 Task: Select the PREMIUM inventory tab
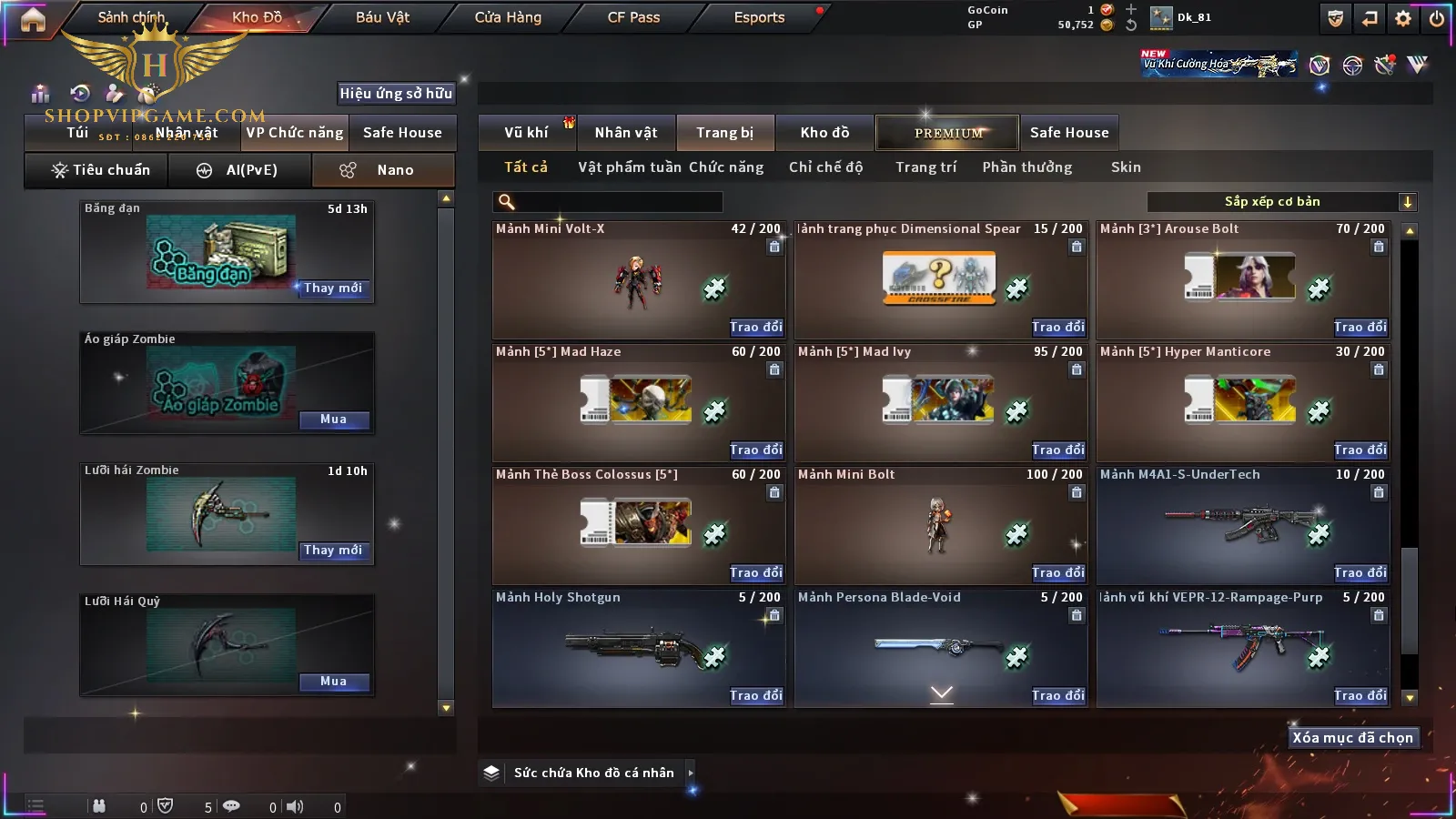[947, 133]
